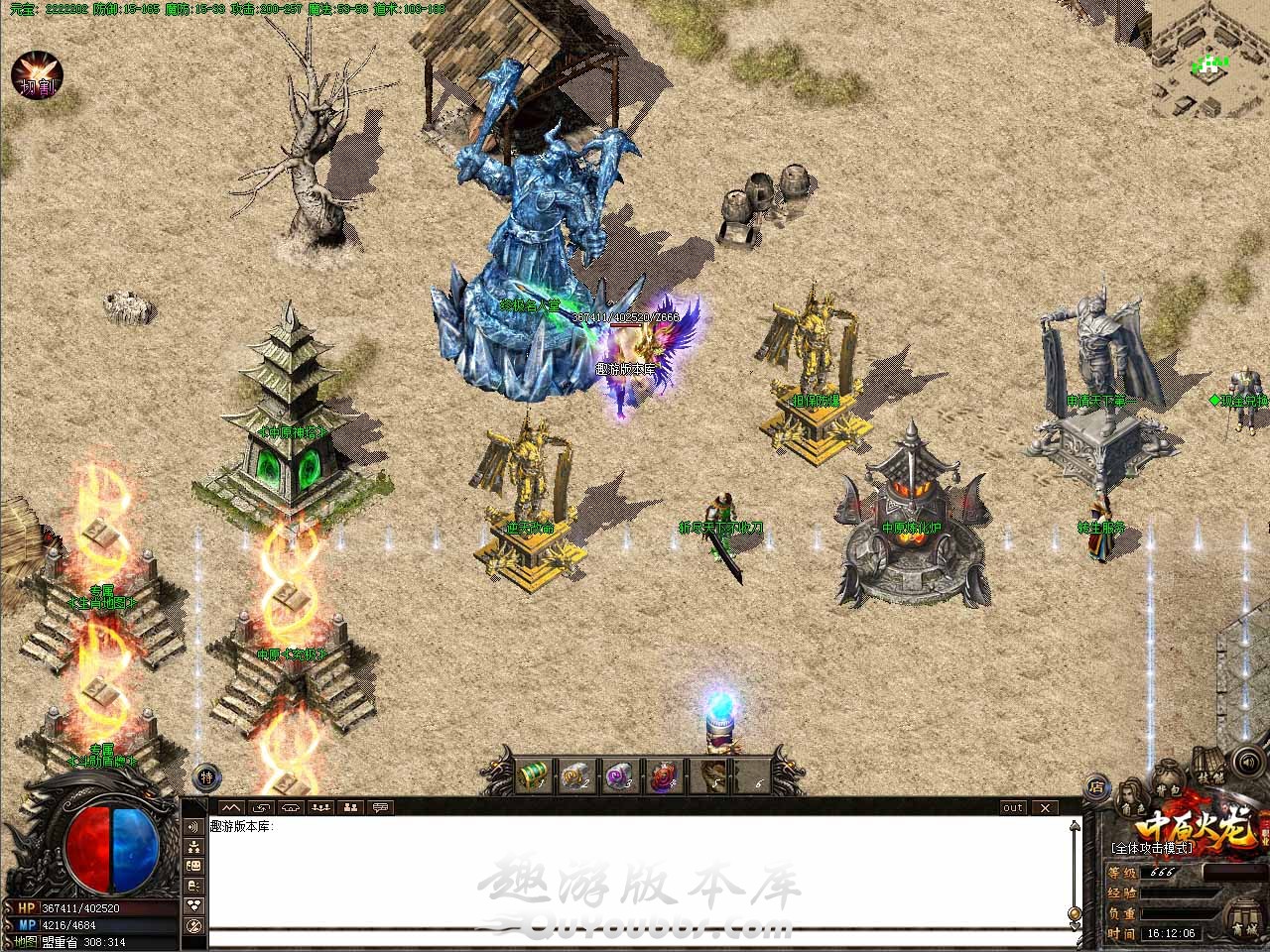The image size is (1270, 952).
Task: Click the round 特 special button
Action: pos(206,776)
